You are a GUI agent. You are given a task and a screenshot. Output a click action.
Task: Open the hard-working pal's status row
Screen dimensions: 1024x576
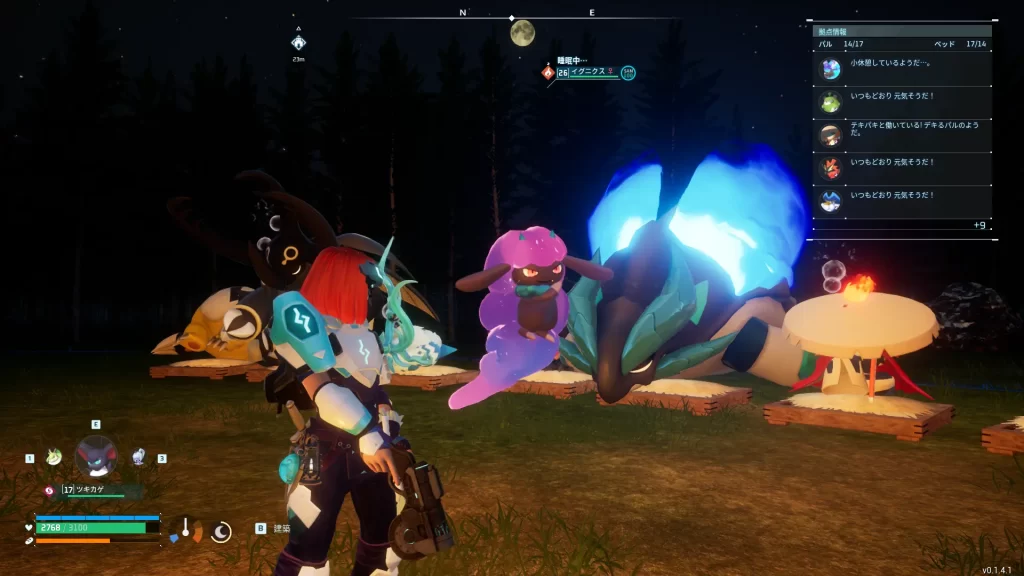902,135
